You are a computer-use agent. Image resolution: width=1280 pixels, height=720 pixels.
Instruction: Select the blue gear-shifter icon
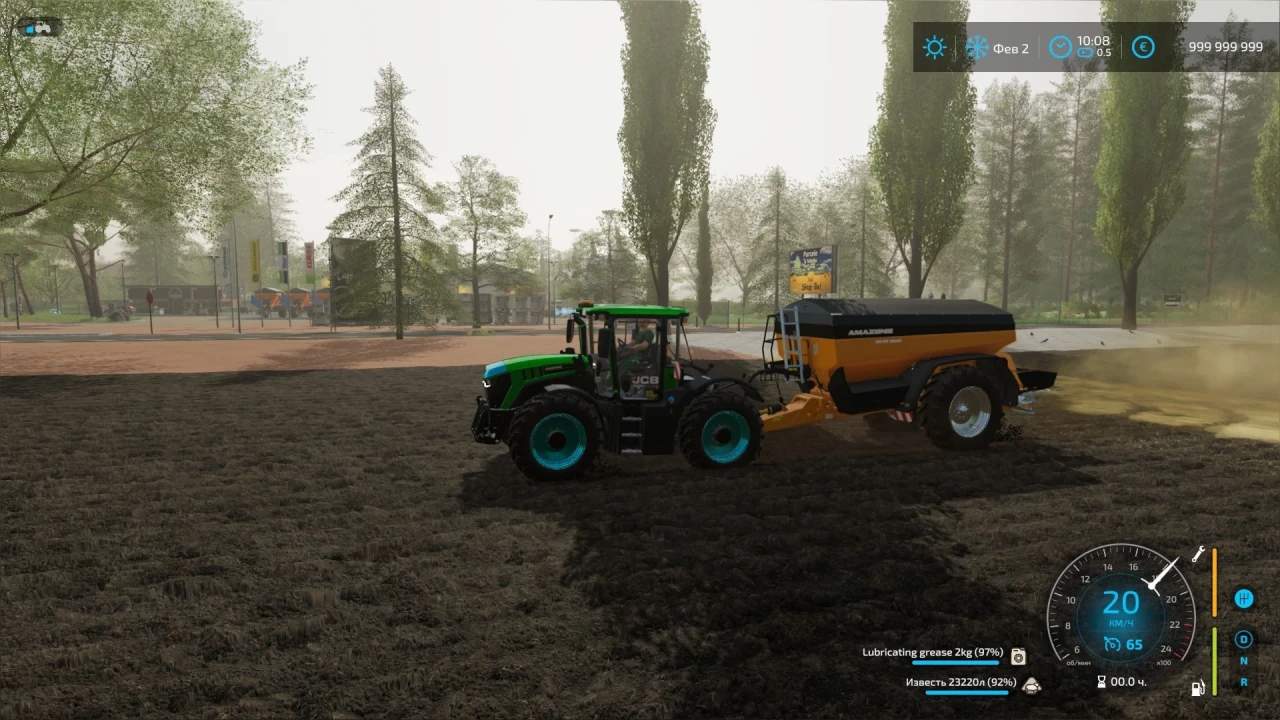click(x=1244, y=599)
